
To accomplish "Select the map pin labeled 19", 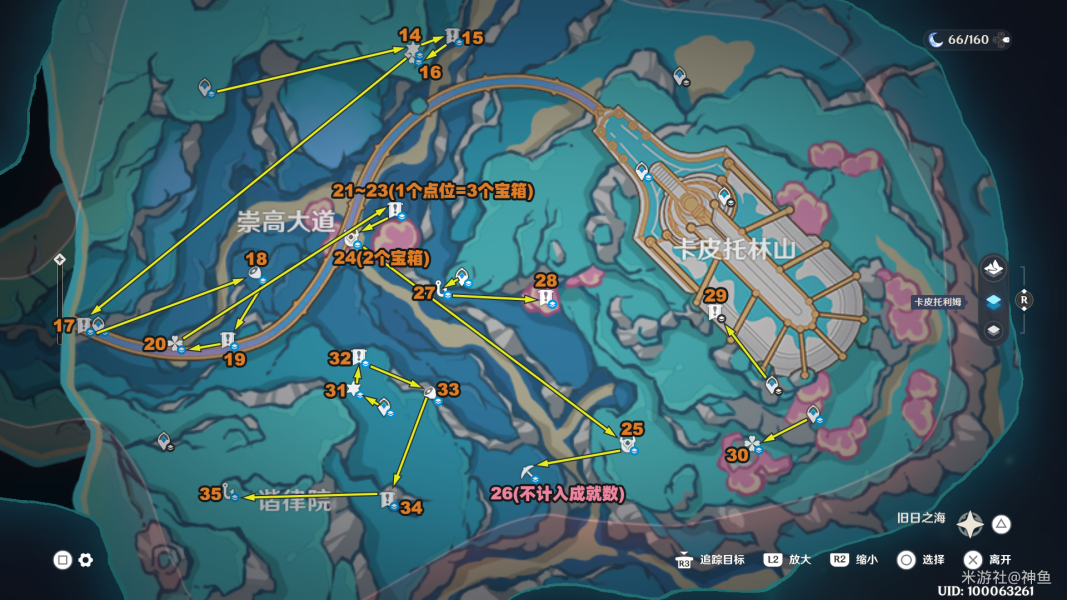I will [x=227, y=340].
